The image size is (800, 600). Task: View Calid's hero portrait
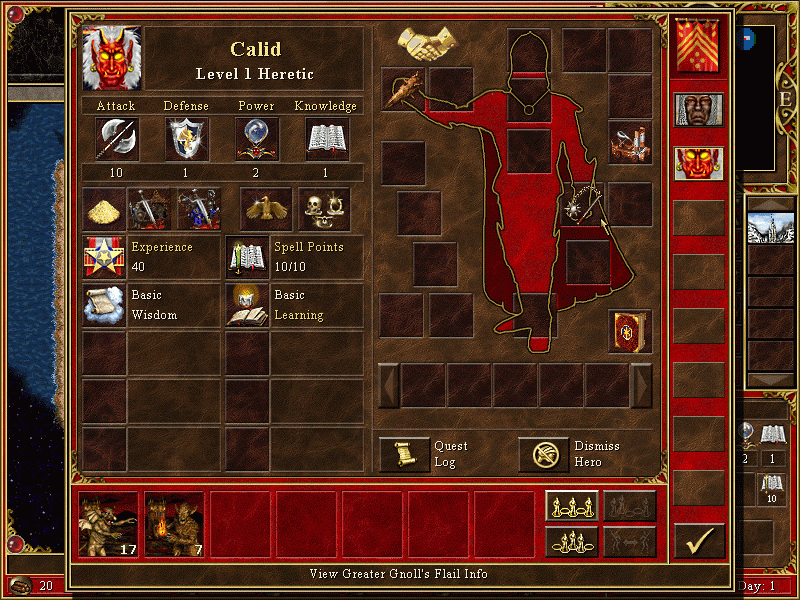(112, 58)
